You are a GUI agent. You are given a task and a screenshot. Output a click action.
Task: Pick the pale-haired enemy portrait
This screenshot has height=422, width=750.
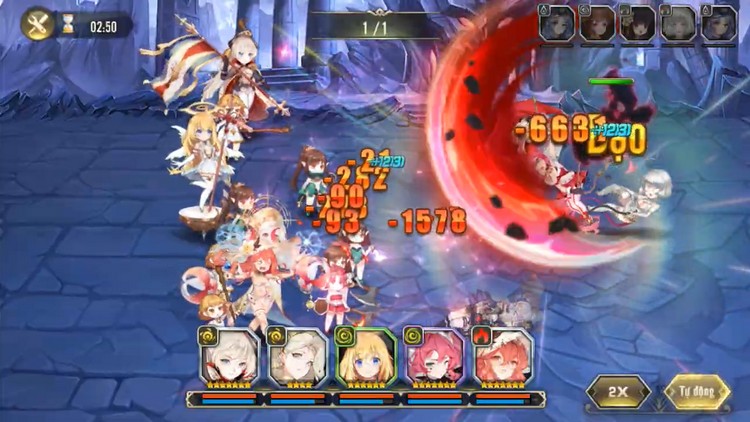coord(678,23)
